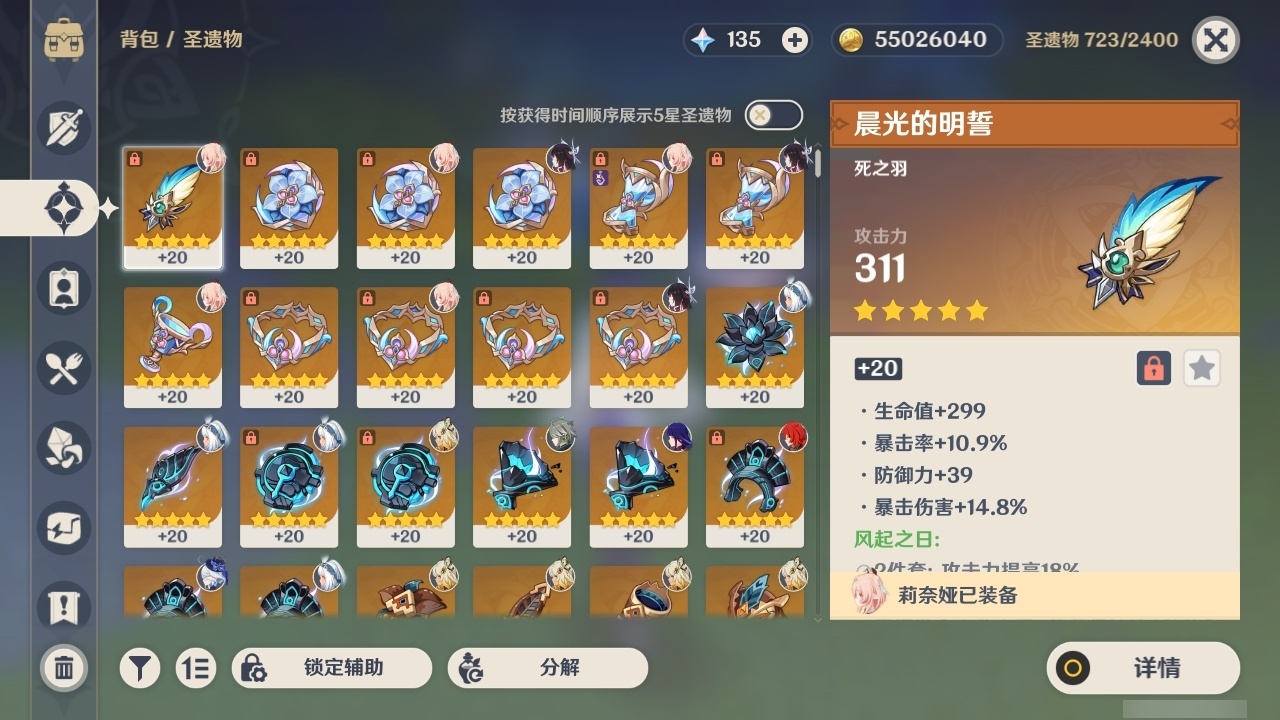Viewport: 1280px width, 720px height.
Task: Open 详情 details at bottom right
Action: 1142,668
